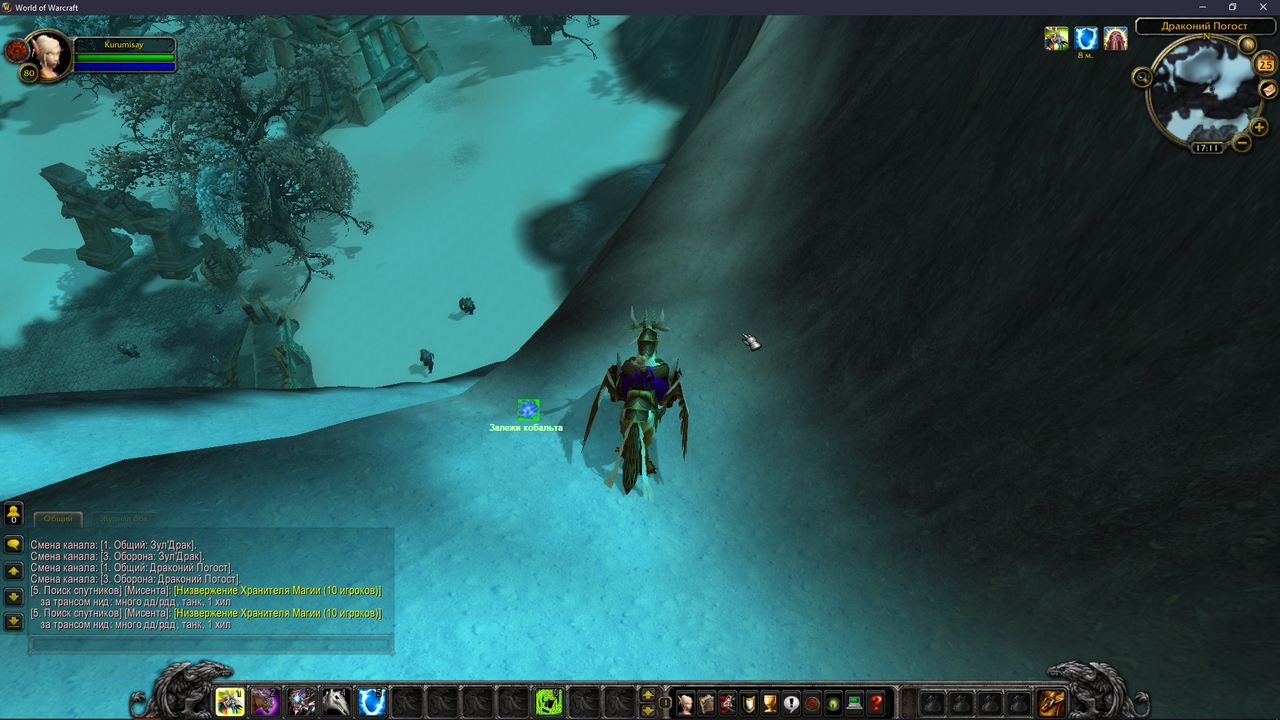Open the quest log exclamation icon

click(790, 702)
